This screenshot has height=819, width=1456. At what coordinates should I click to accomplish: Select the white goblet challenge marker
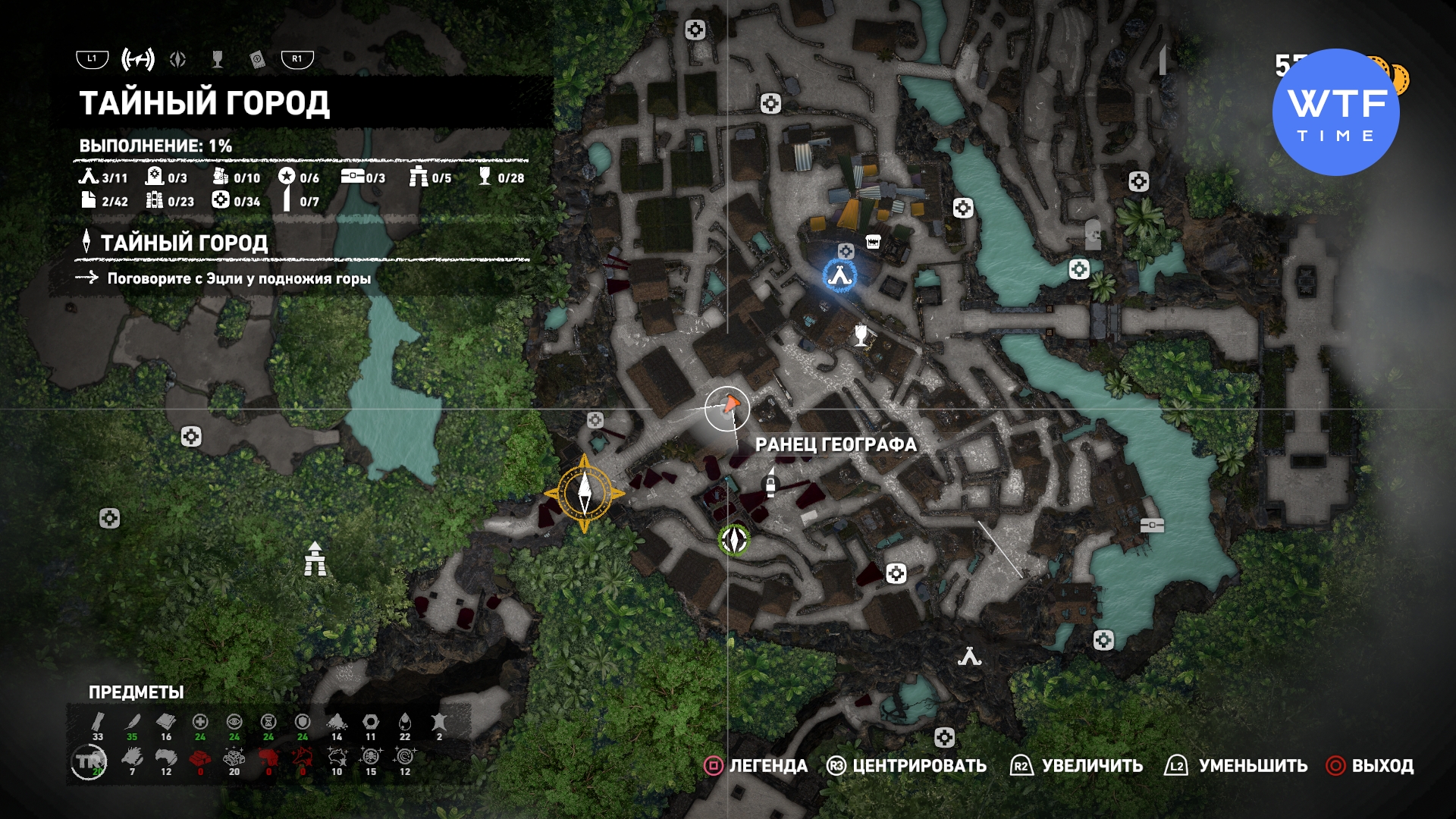point(861,334)
